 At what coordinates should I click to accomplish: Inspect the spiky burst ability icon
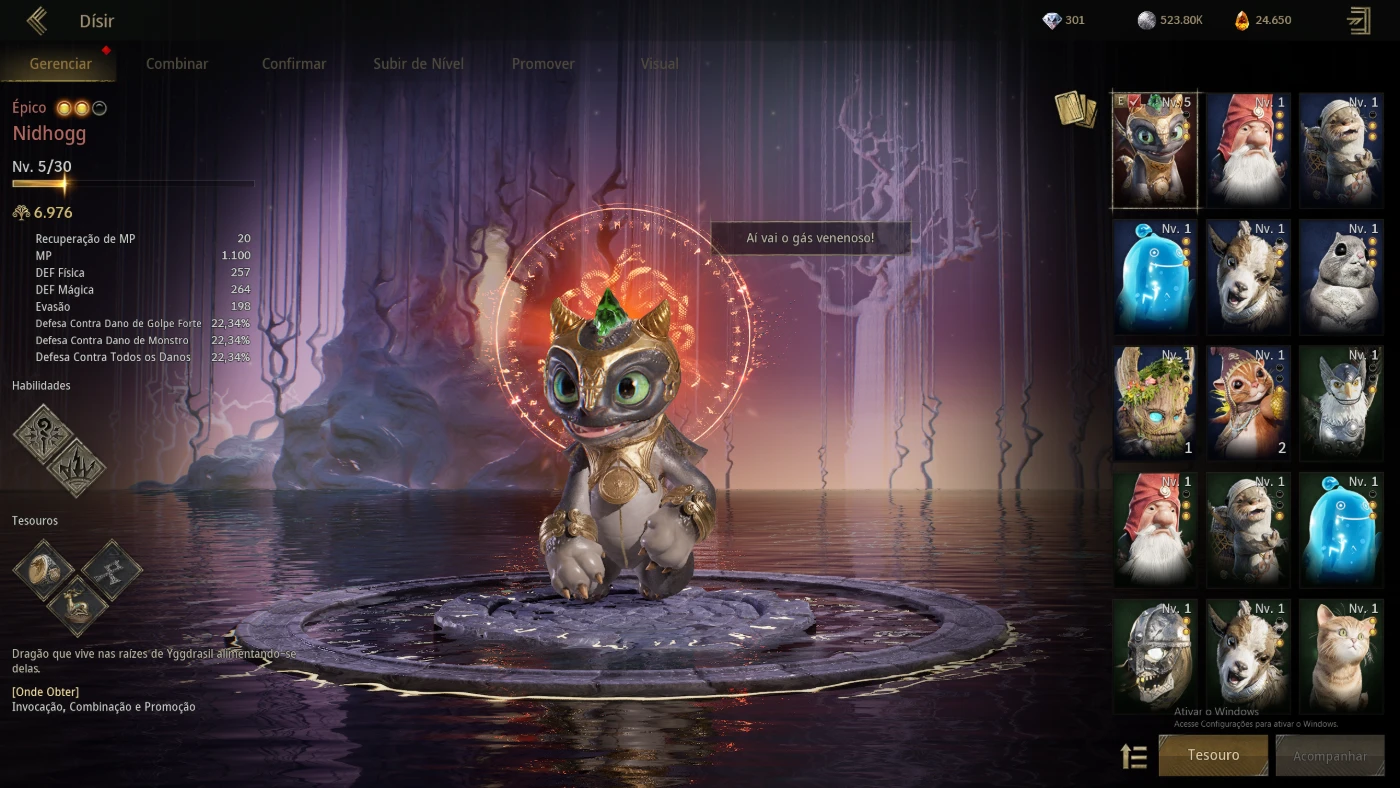tap(76, 467)
